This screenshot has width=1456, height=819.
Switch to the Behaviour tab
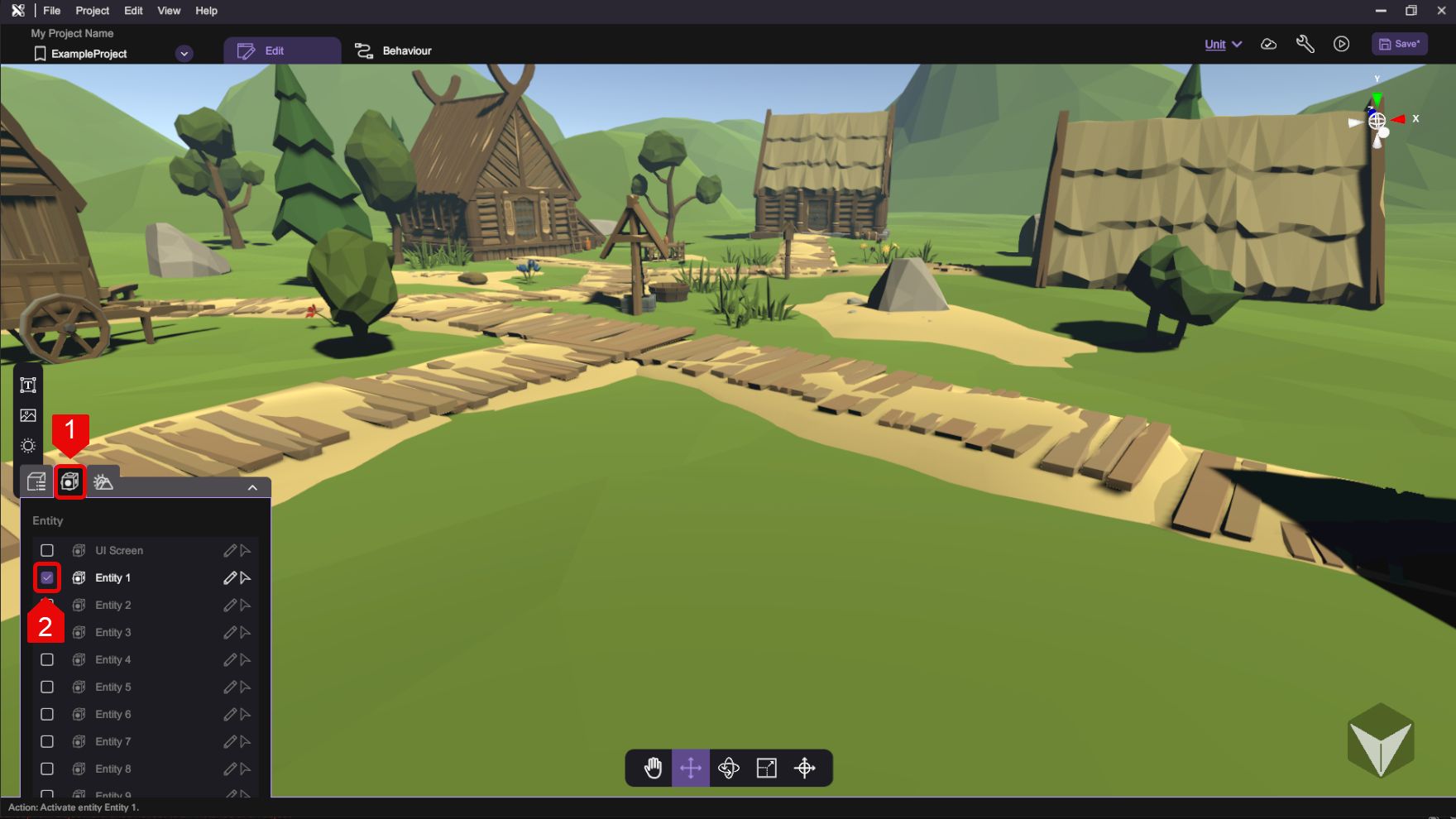[394, 50]
